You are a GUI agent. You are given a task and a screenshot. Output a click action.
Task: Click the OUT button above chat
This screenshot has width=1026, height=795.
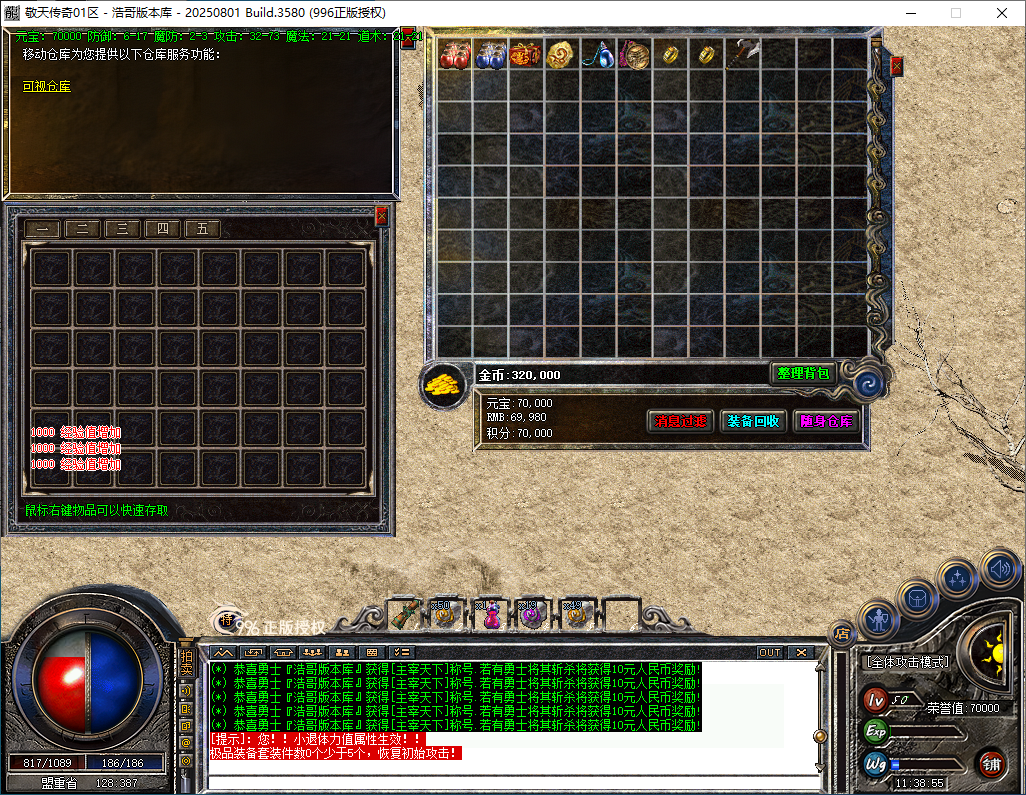769,652
